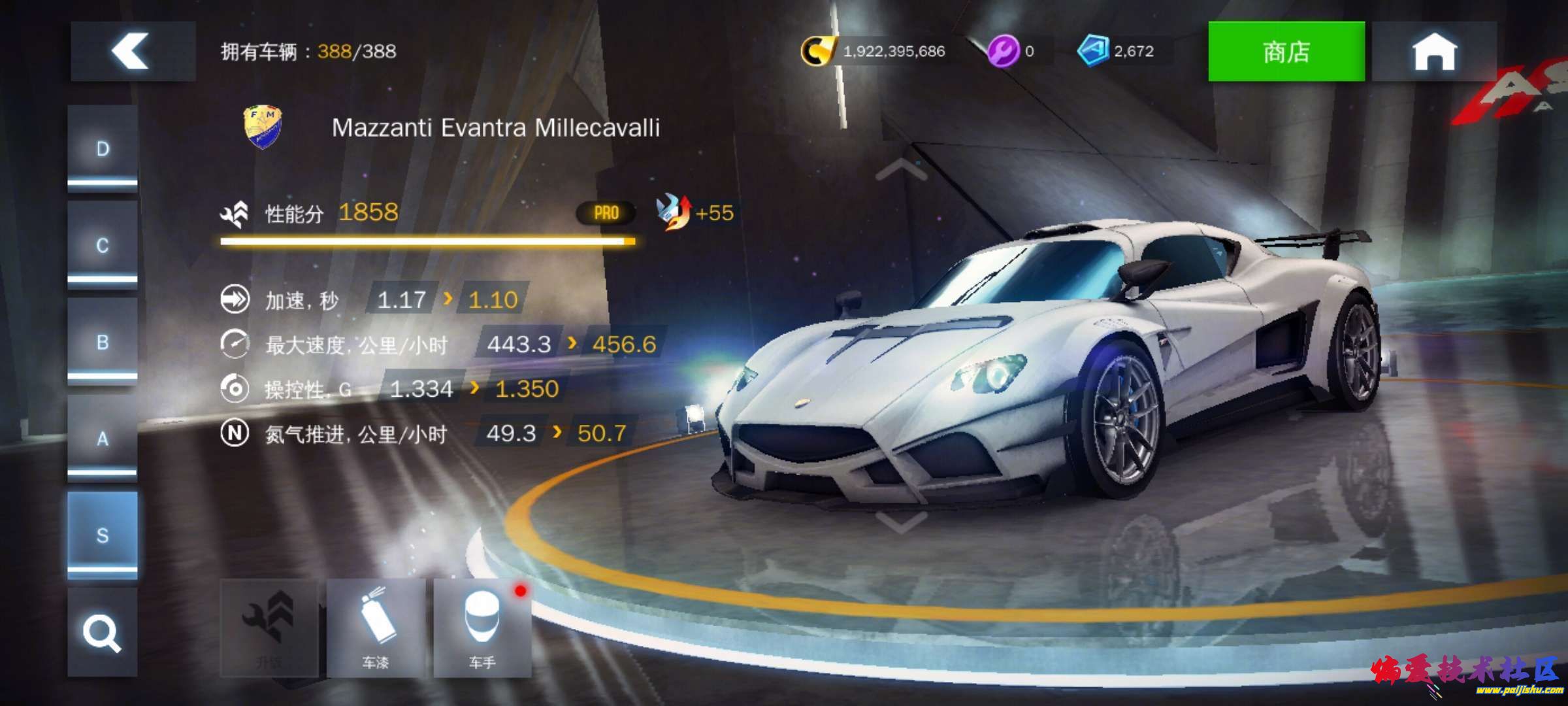Show the previous car with up arrow
The image size is (1568, 706).
[x=901, y=170]
